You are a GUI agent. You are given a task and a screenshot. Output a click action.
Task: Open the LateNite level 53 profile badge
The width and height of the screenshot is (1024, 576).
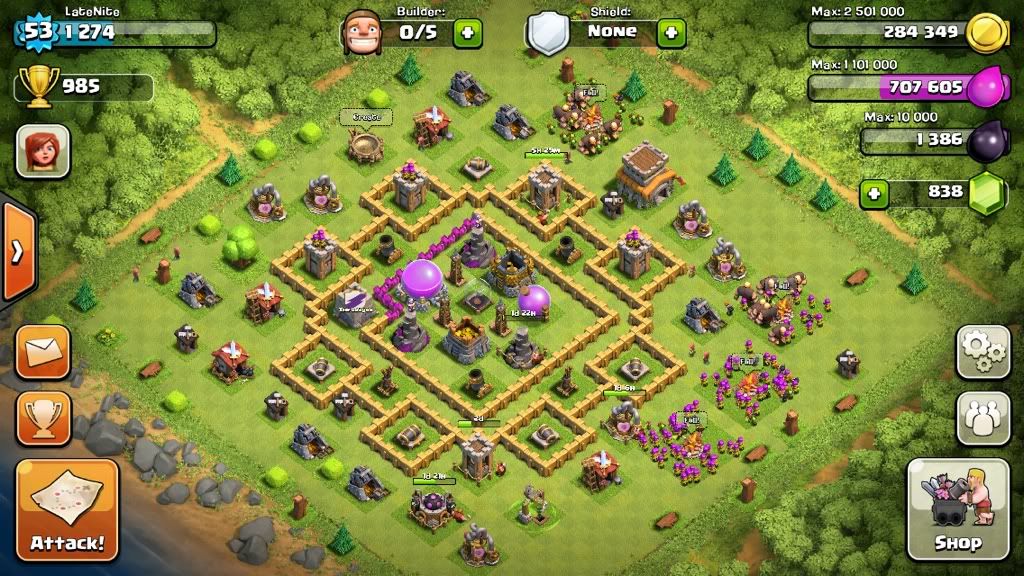tap(38, 30)
